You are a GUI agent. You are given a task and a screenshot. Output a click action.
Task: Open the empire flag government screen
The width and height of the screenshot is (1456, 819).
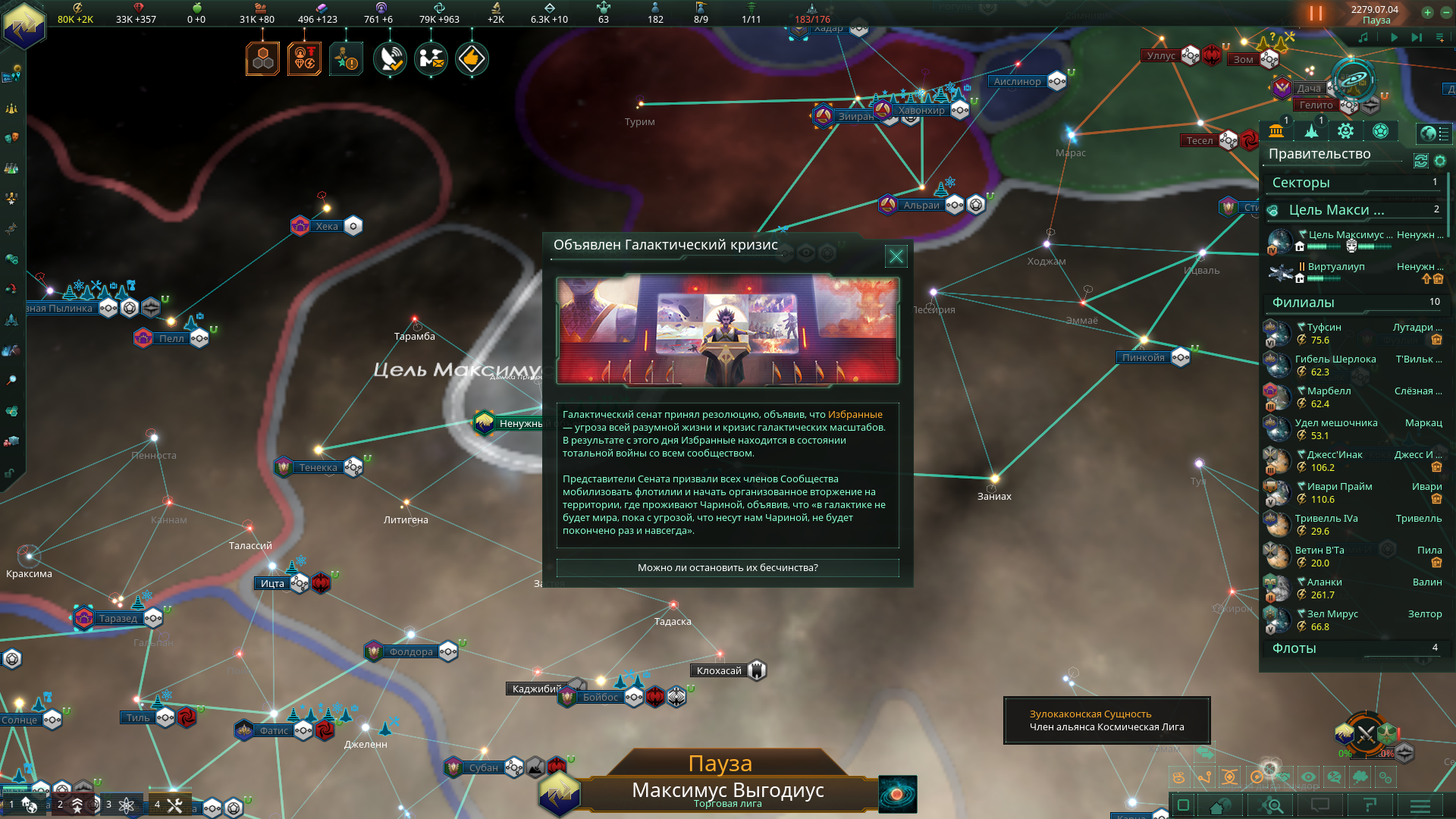click(24, 24)
